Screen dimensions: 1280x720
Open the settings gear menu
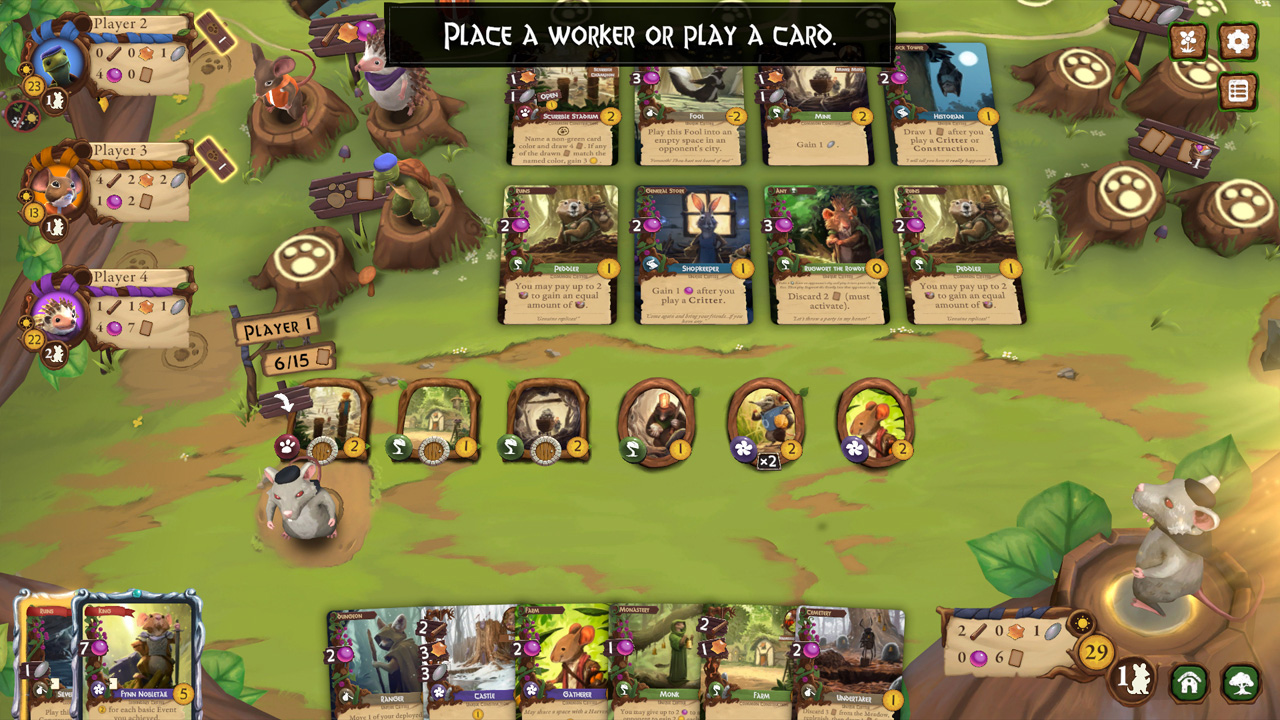1238,42
